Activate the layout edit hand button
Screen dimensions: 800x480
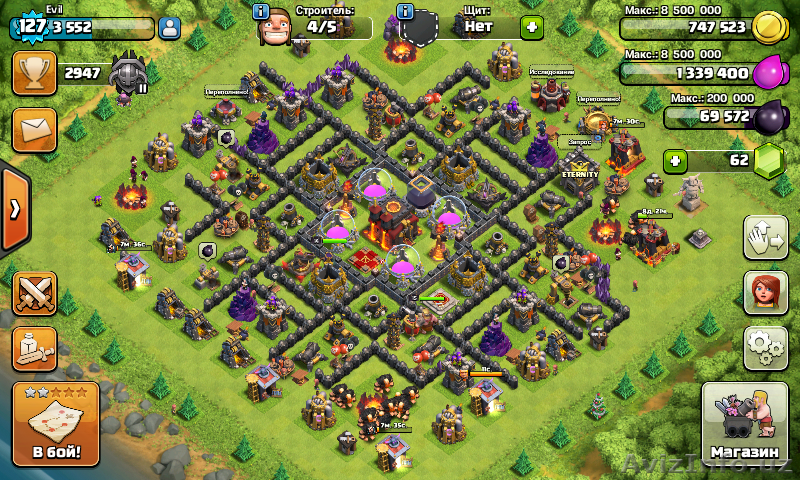point(766,237)
